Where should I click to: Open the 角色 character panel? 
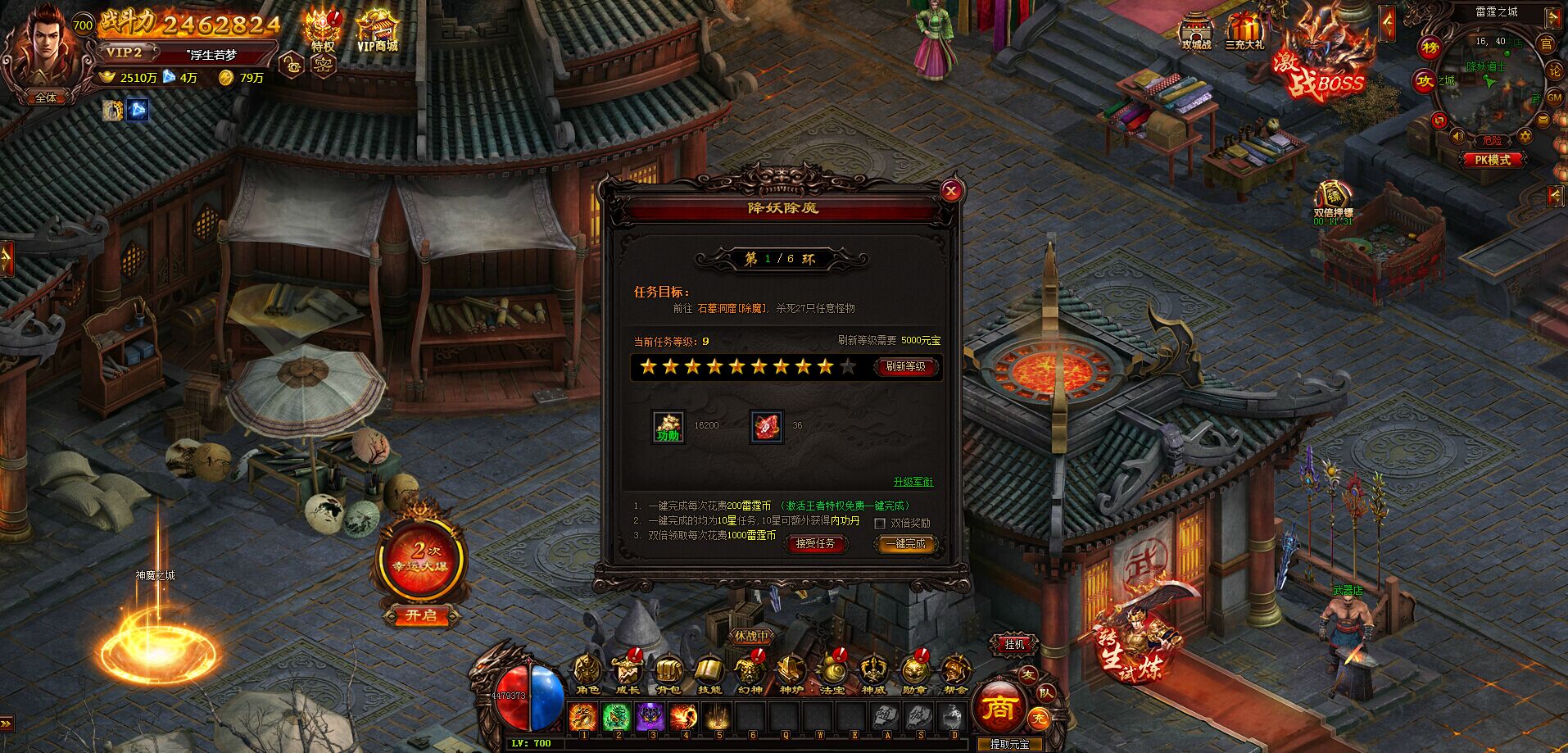pyautogui.click(x=587, y=674)
